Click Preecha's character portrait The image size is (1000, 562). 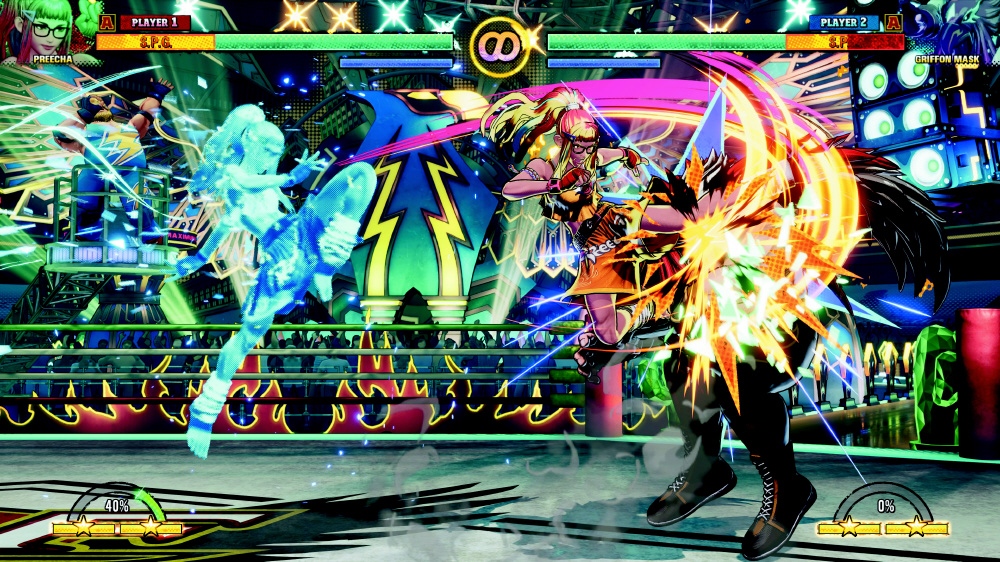pyautogui.click(x=42, y=27)
